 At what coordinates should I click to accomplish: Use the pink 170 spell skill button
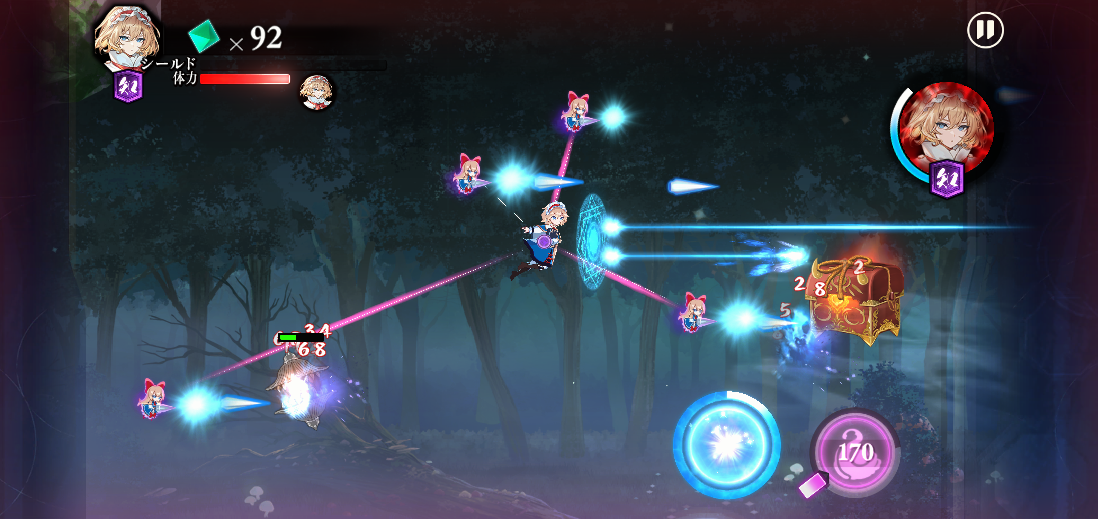[x=855, y=452]
